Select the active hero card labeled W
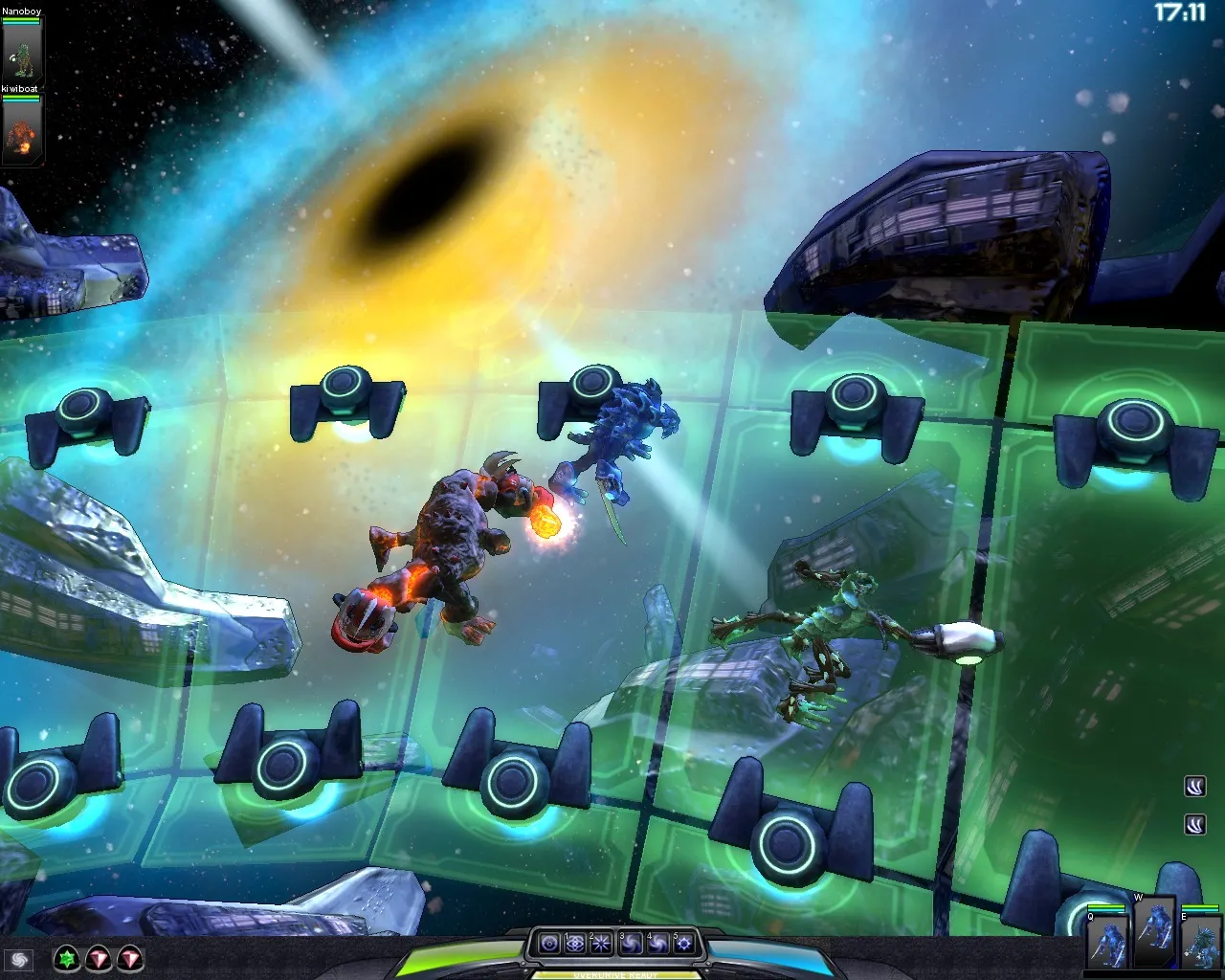This screenshot has width=1225, height=980. point(1154,933)
